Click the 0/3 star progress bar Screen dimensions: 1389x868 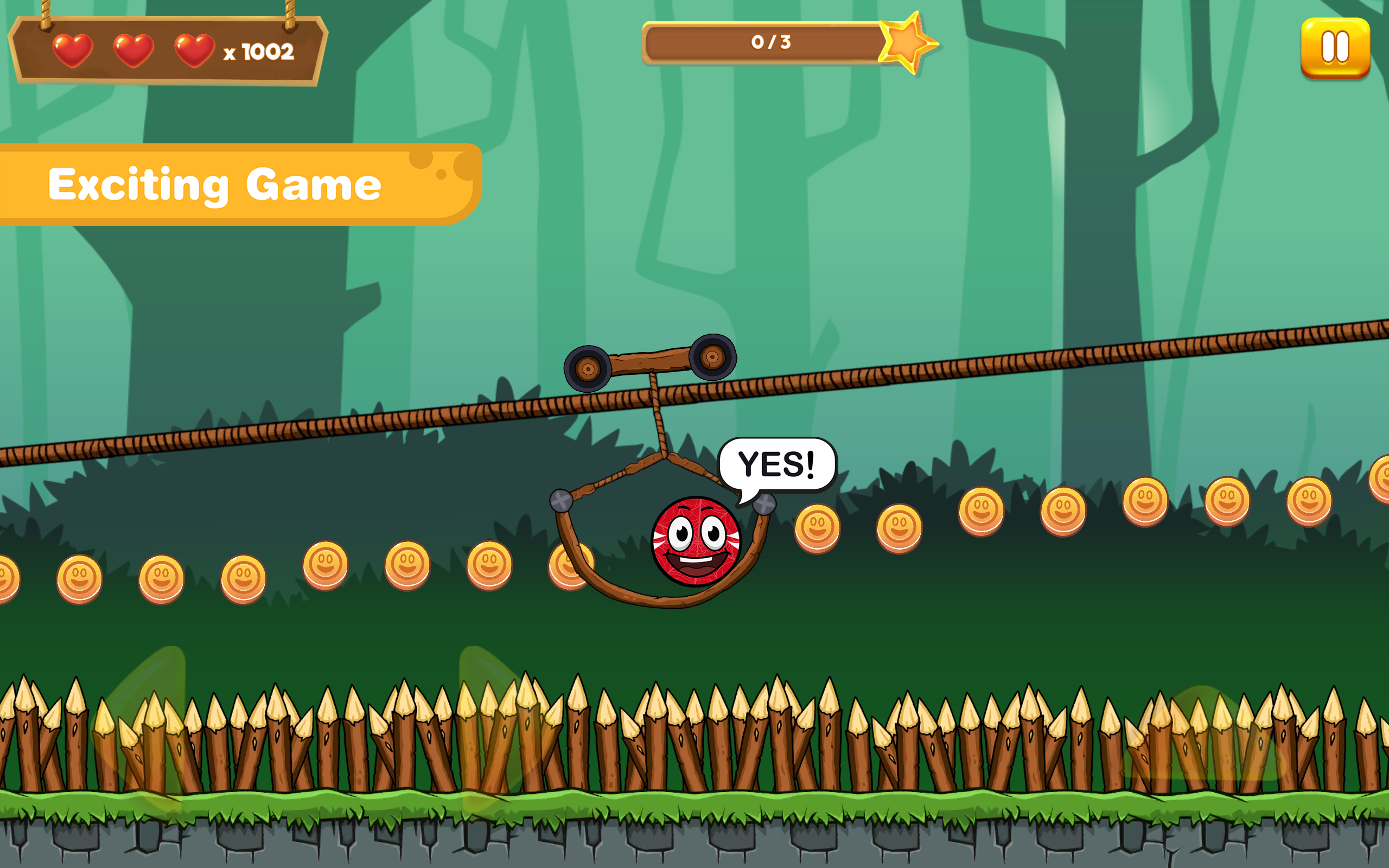tap(771, 41)
